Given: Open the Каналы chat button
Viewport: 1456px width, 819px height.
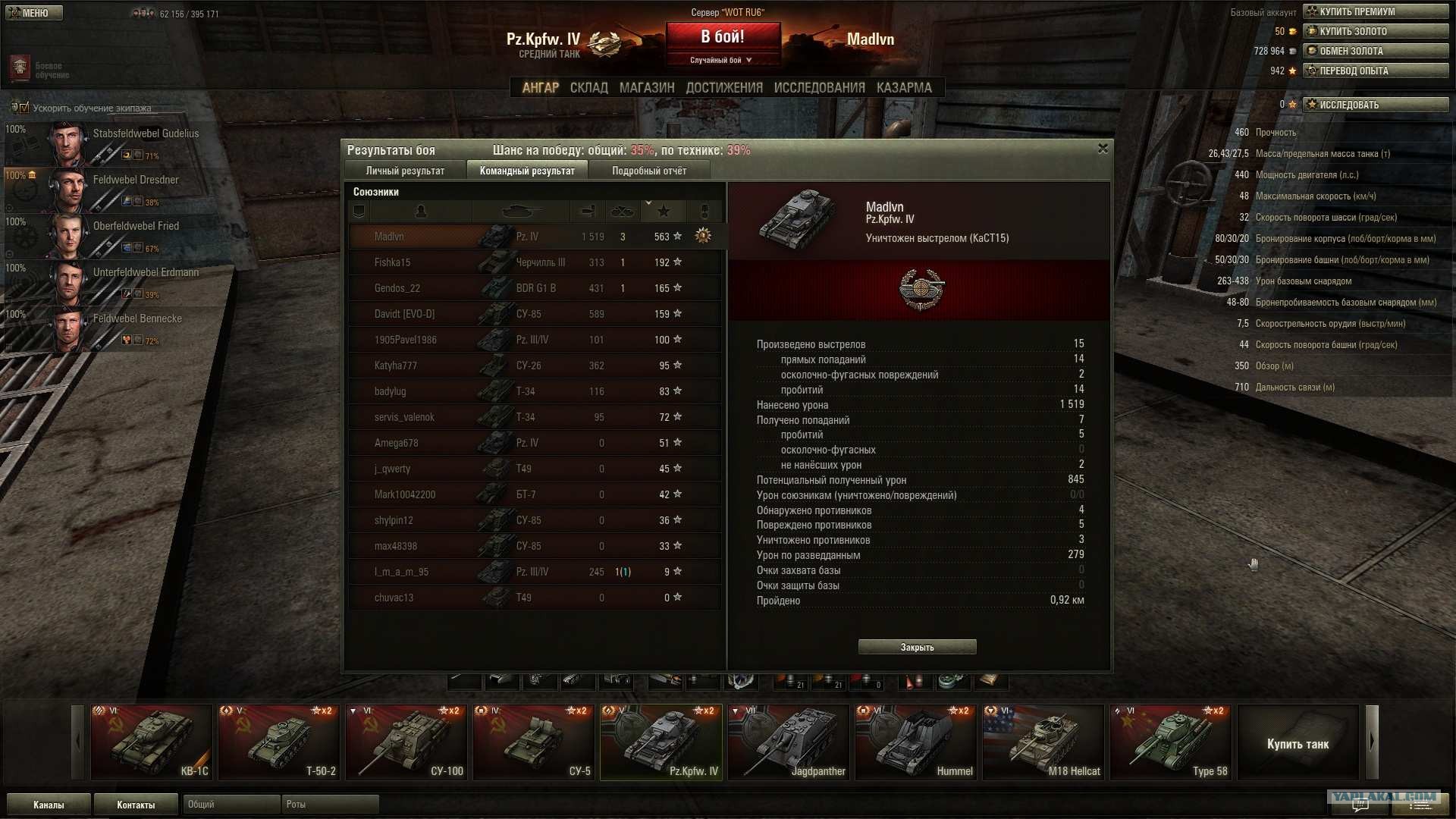Looking at the screenshot, I should (x=49, y=805).
